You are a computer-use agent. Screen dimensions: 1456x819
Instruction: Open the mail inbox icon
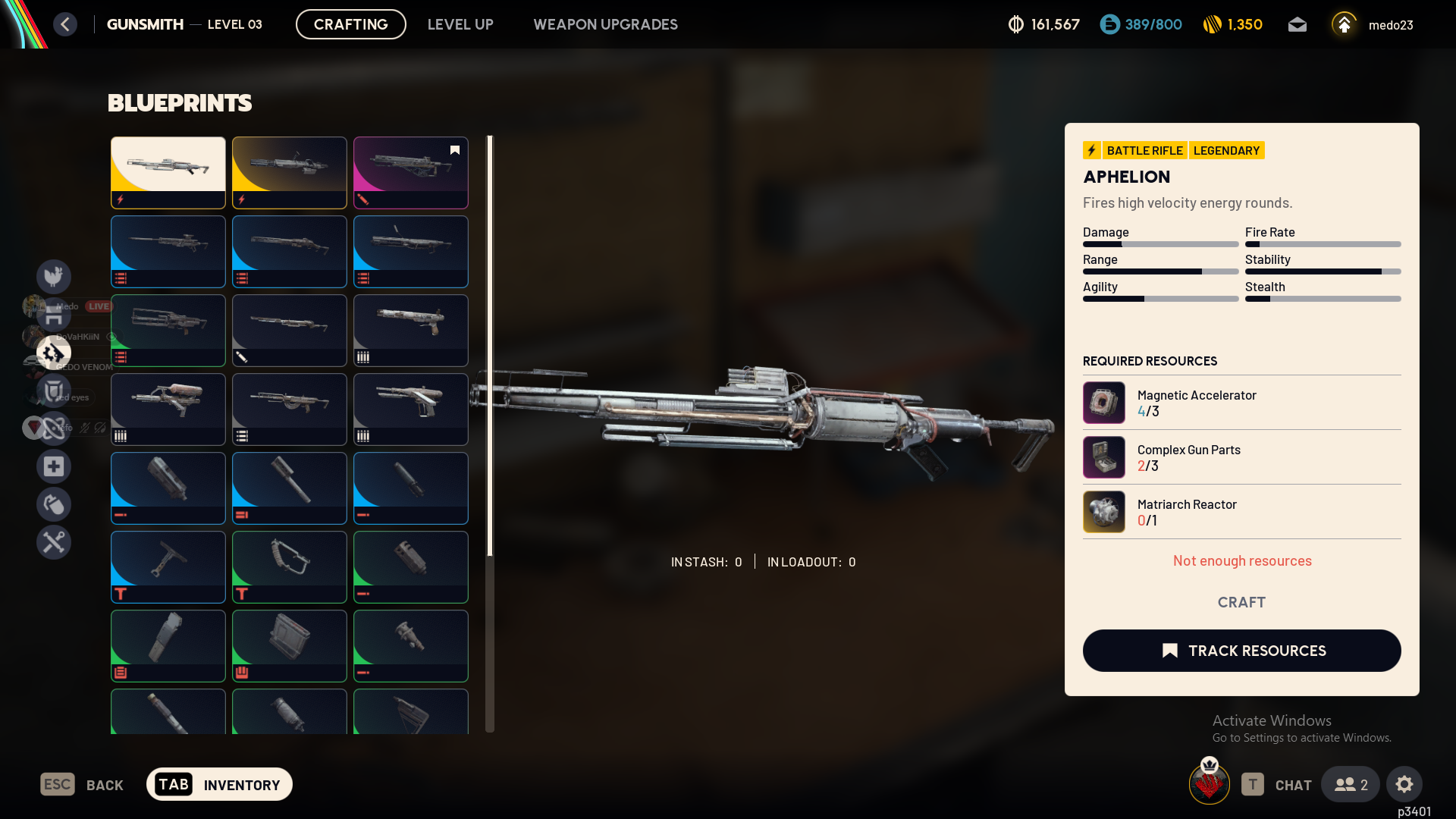click(1298, 25)
